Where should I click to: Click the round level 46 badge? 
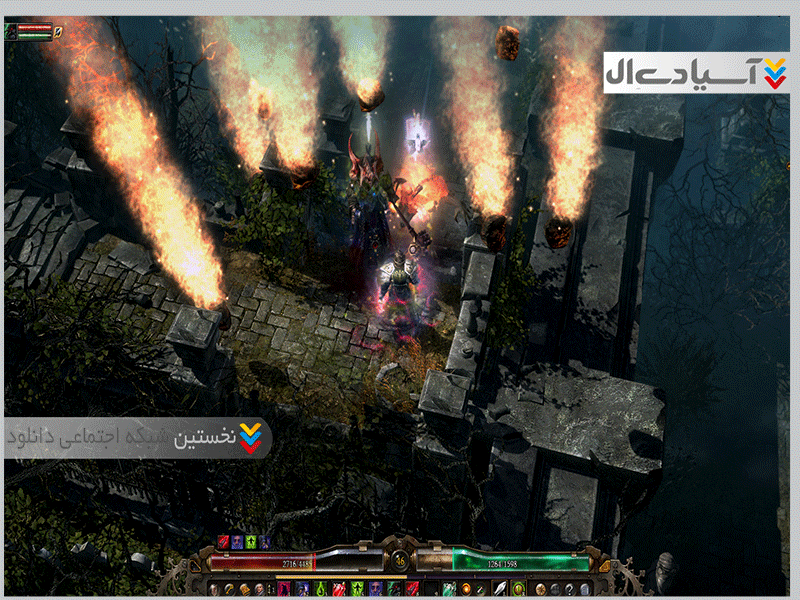click(x=400, y=560)
